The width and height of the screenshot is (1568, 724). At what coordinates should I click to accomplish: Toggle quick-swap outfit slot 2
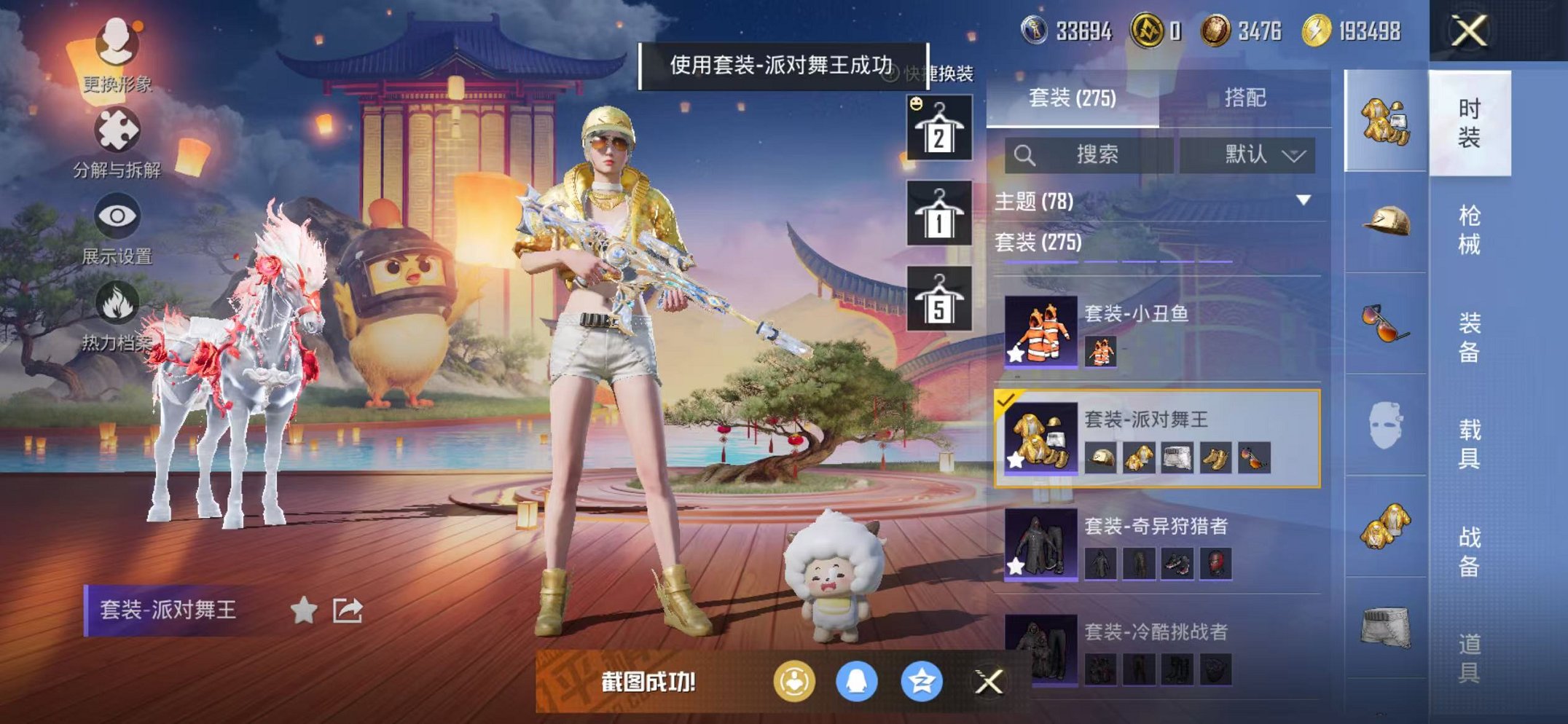point(940,130)
